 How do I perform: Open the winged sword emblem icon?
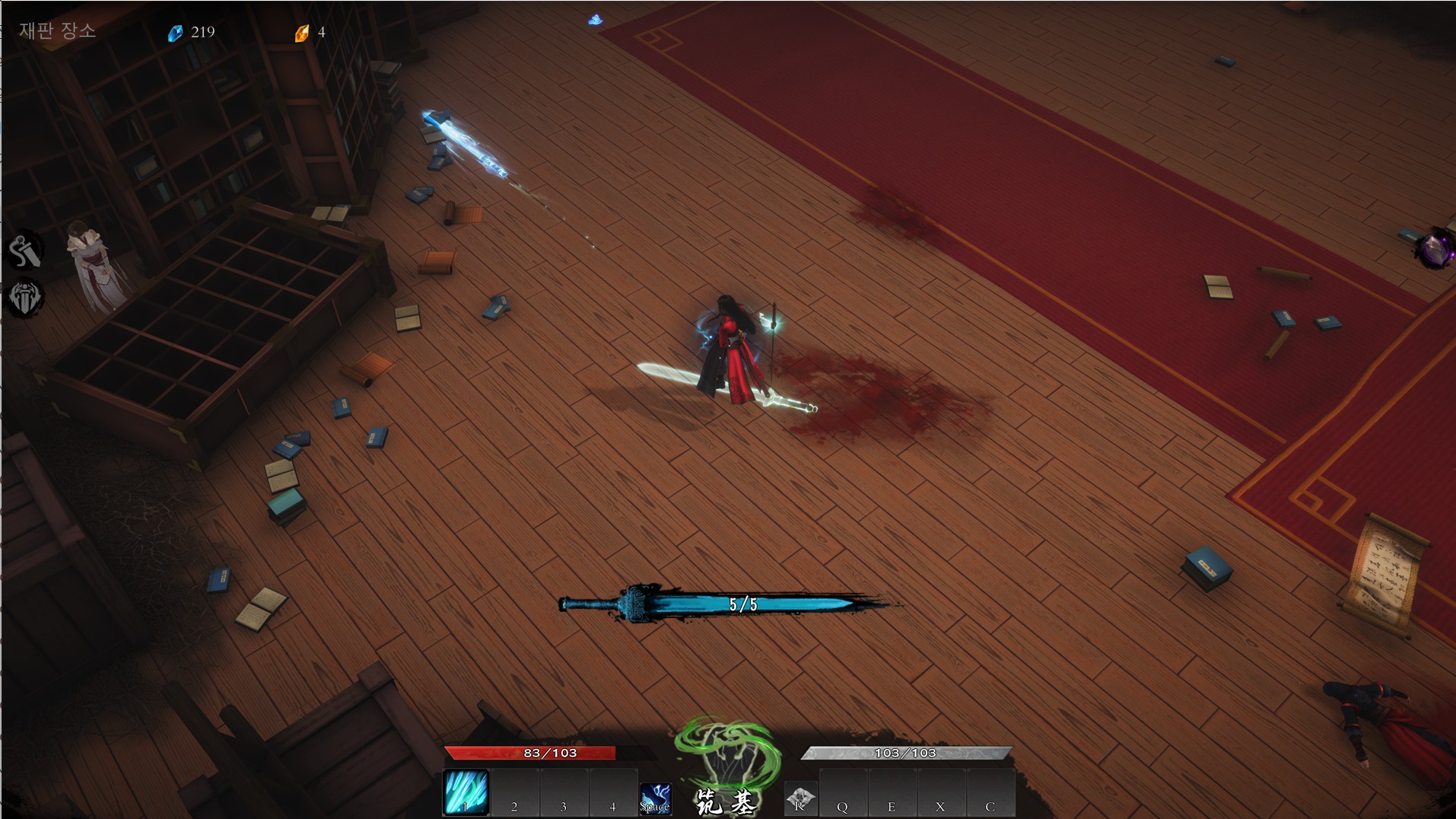[25, 298]
